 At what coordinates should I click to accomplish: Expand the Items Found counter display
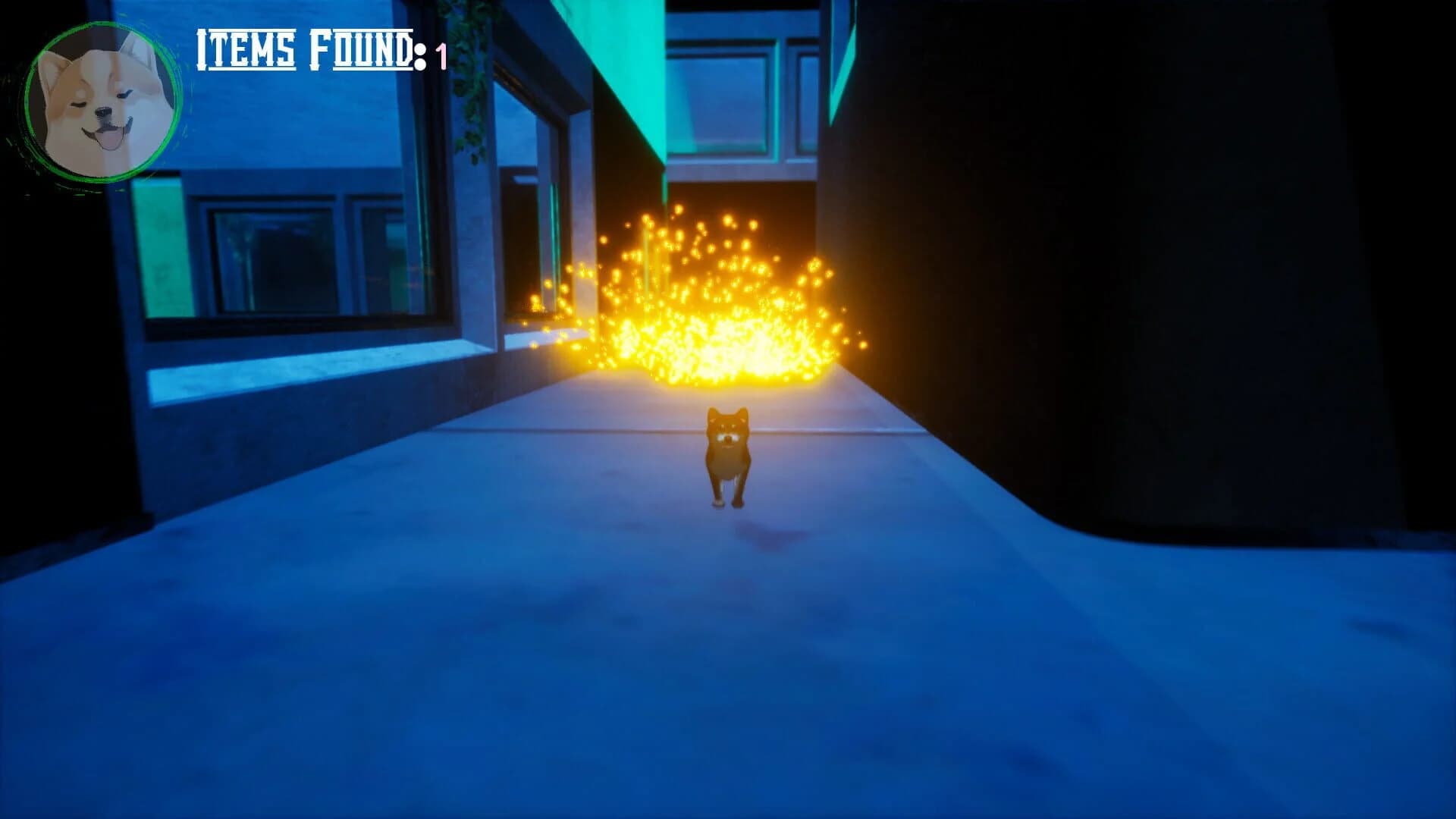click(318, 49)
